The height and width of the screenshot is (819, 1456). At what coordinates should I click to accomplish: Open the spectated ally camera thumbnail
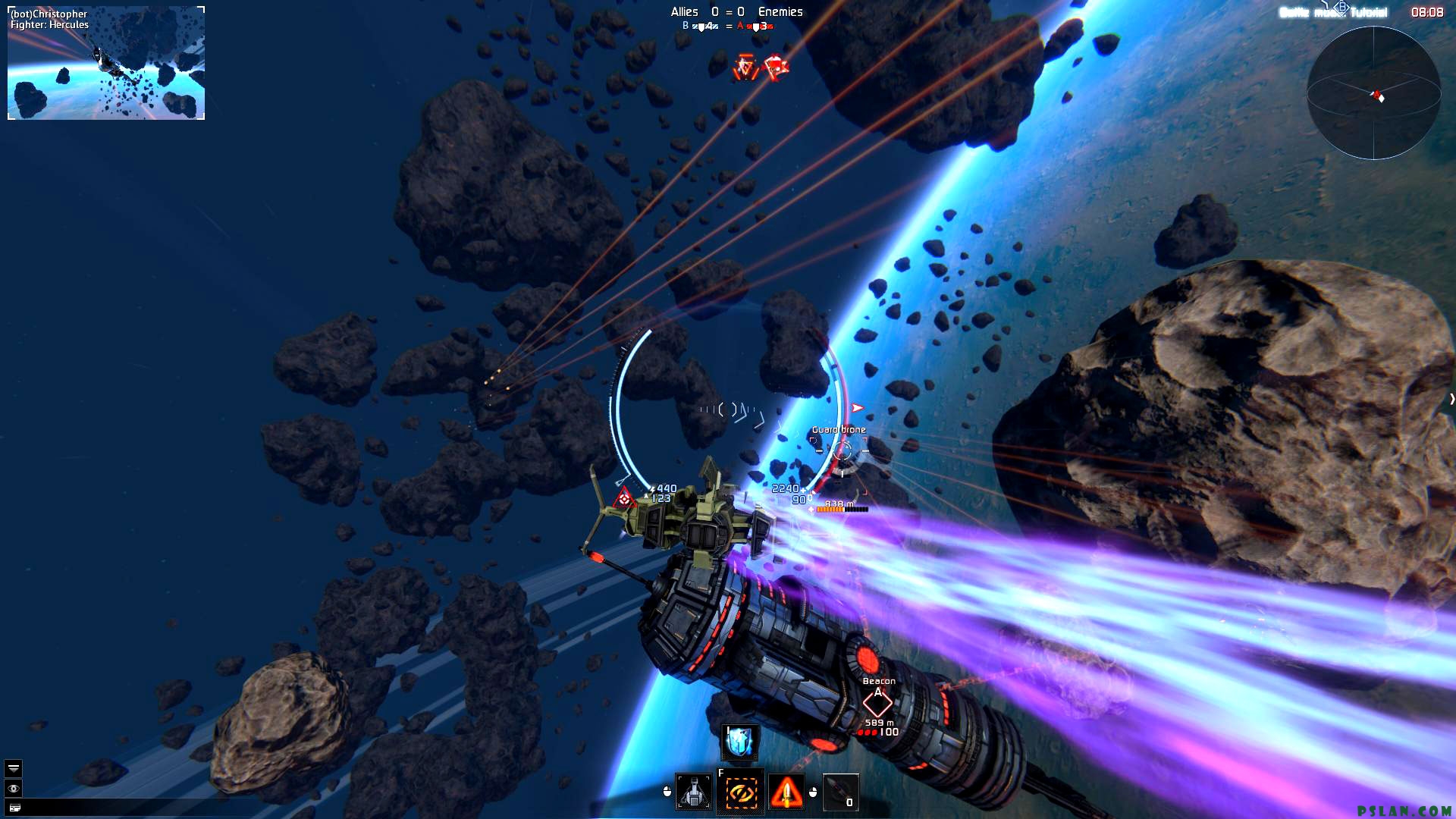click(x=106, y=63)
